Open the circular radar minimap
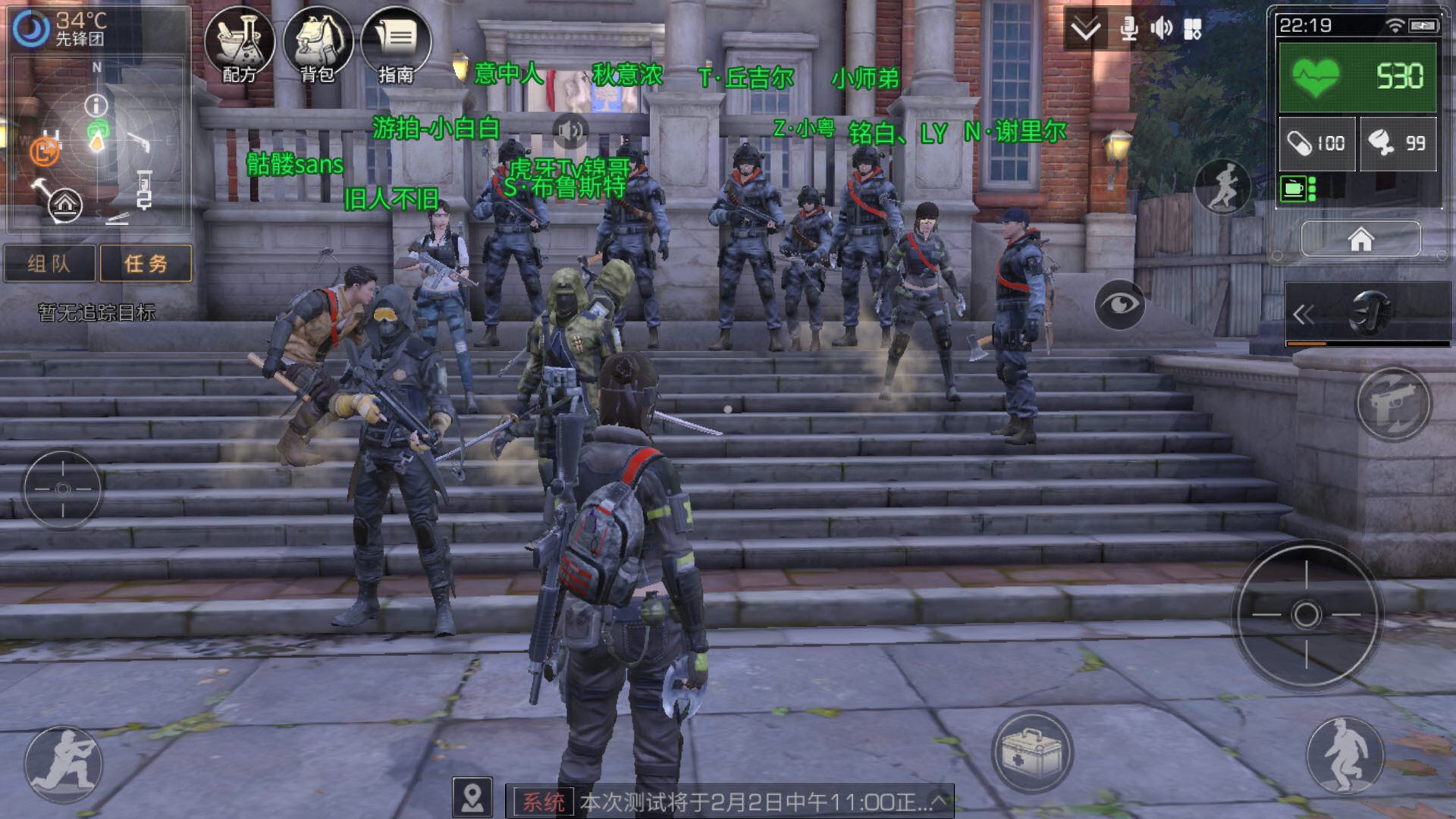 tap(97, 140)
